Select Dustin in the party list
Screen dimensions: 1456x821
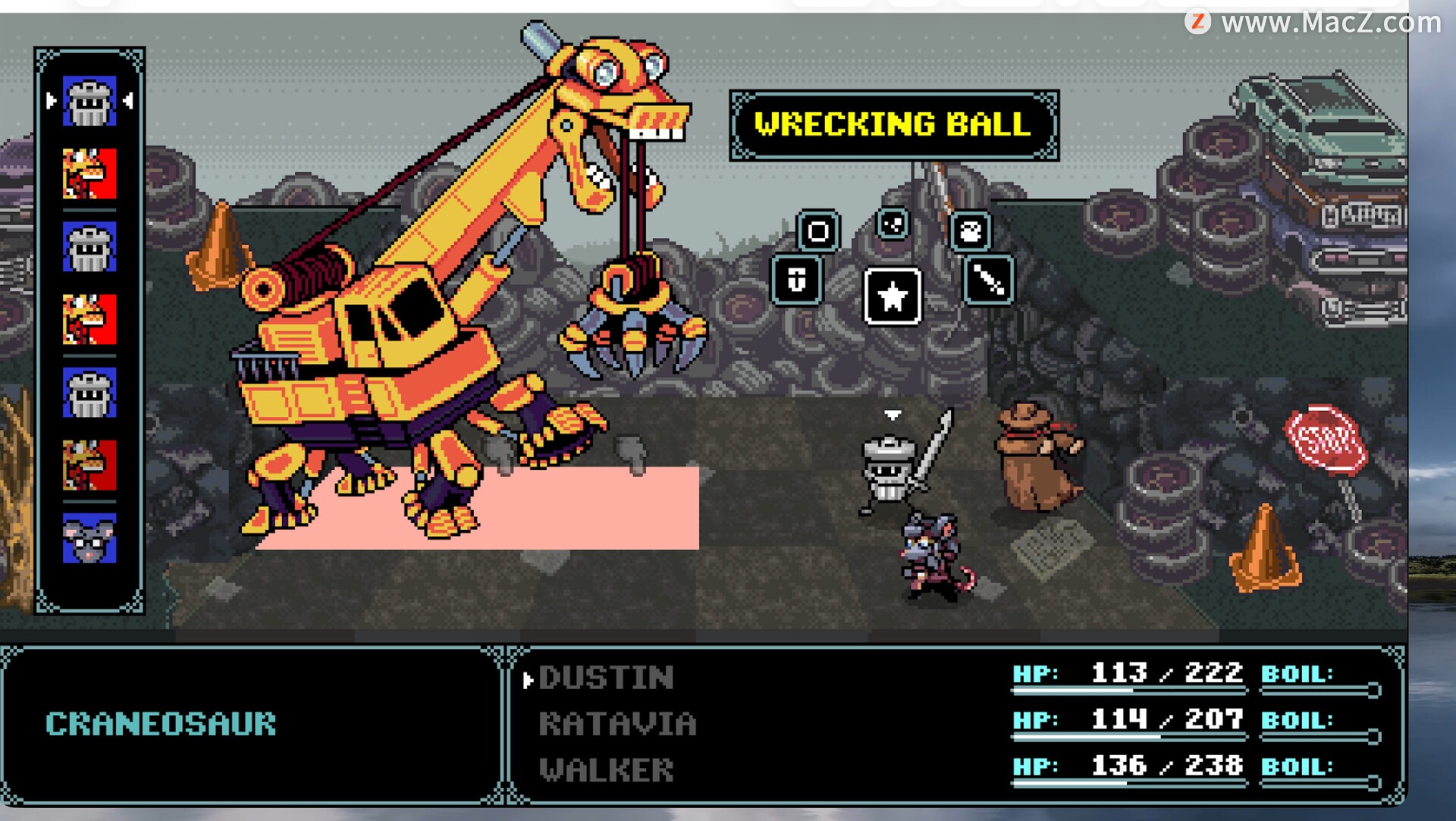point(606,678)
